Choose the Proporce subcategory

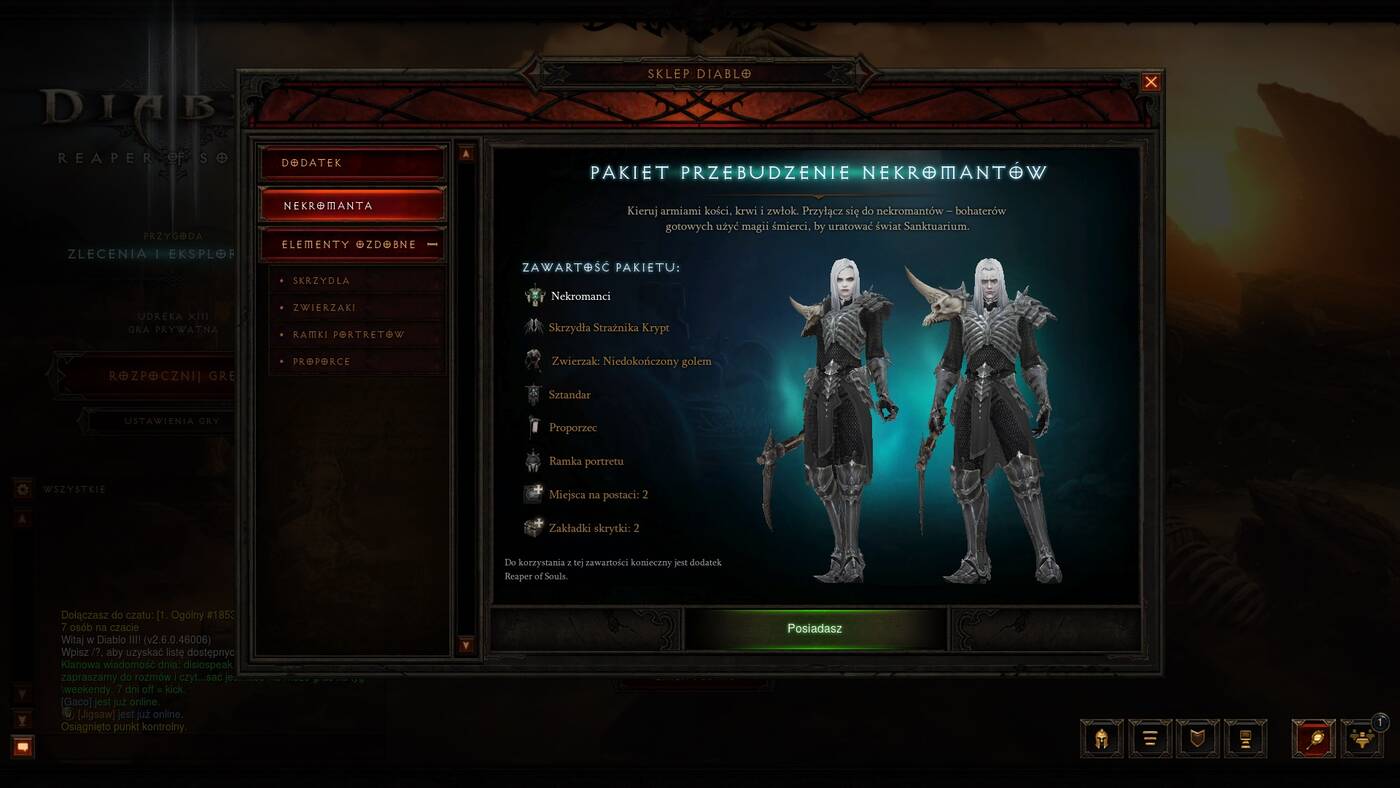click(x=322, y=362)
